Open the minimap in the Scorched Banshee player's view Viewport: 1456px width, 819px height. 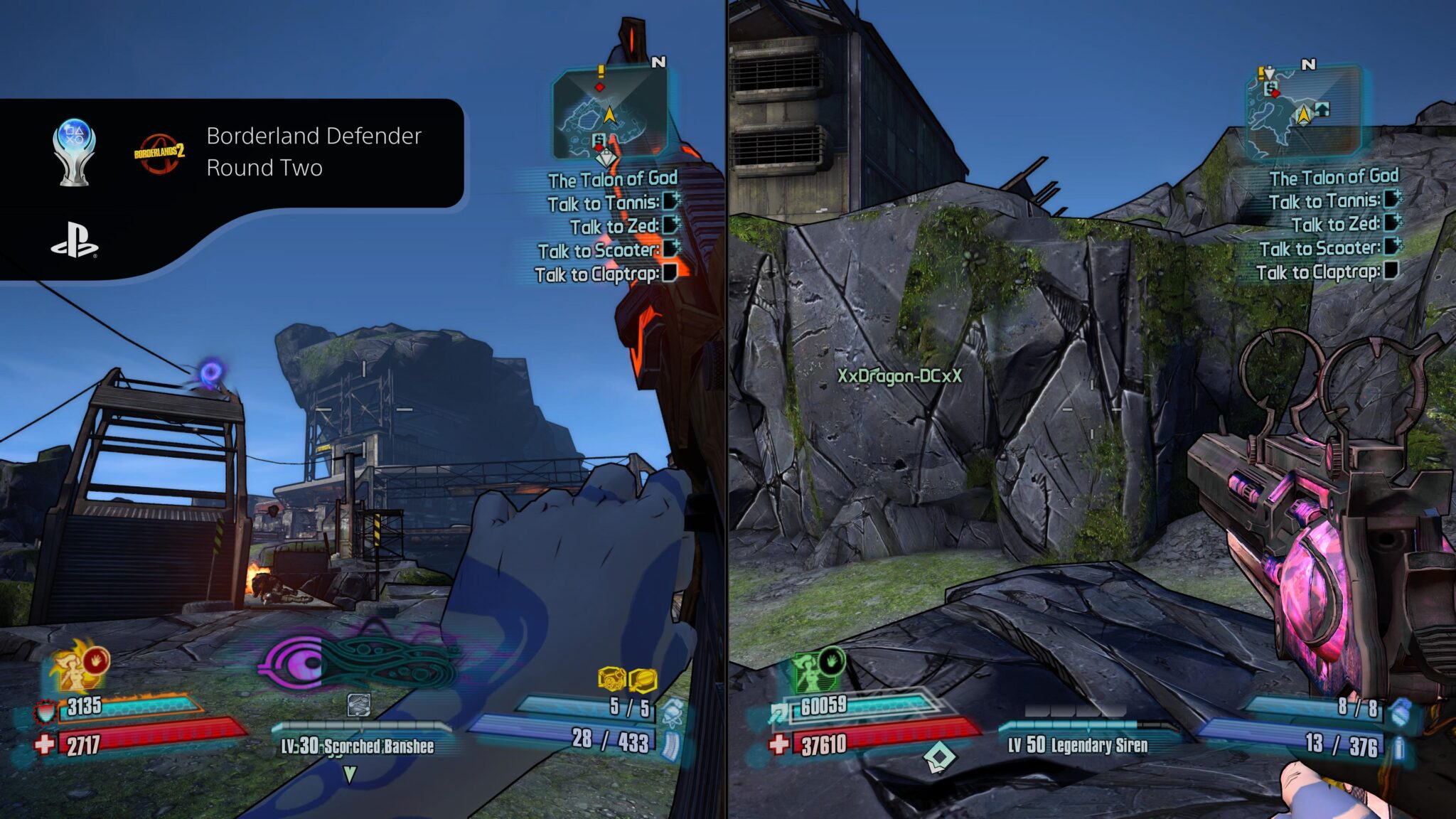(610, 114)
